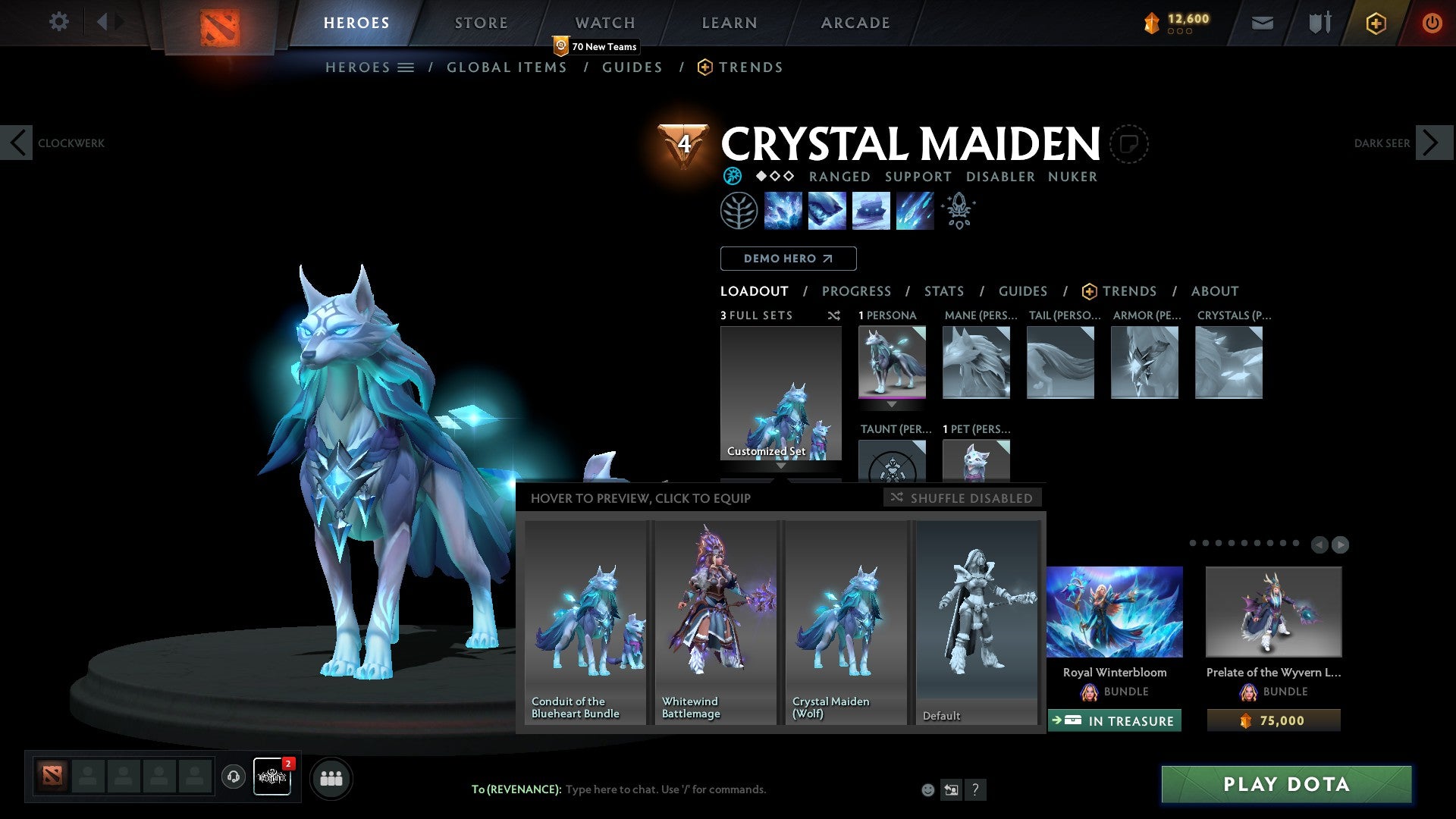Open the mail notifications envelope icon
Viewport: 1456px width, 819px height.
1263,23
